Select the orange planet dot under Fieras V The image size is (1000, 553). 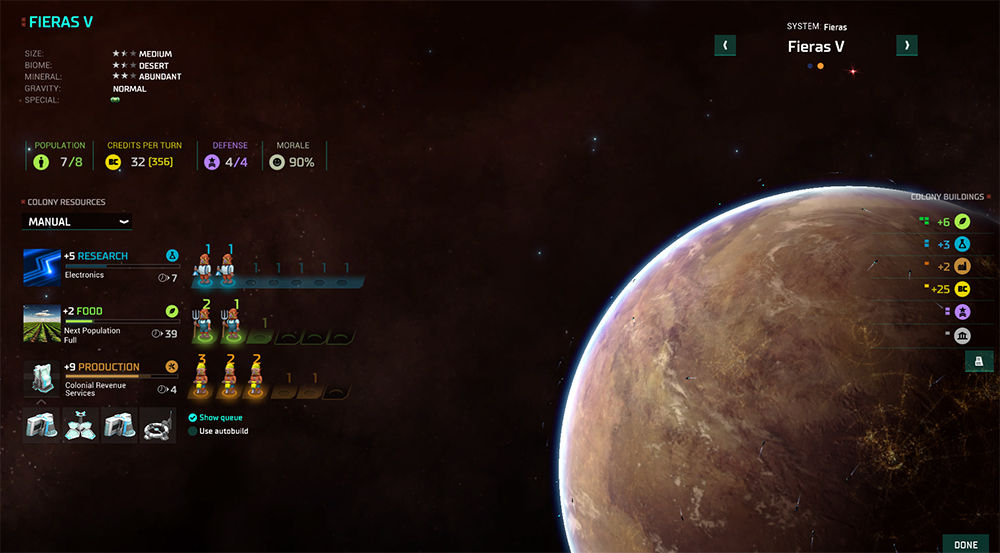click(x=821, y=66)
